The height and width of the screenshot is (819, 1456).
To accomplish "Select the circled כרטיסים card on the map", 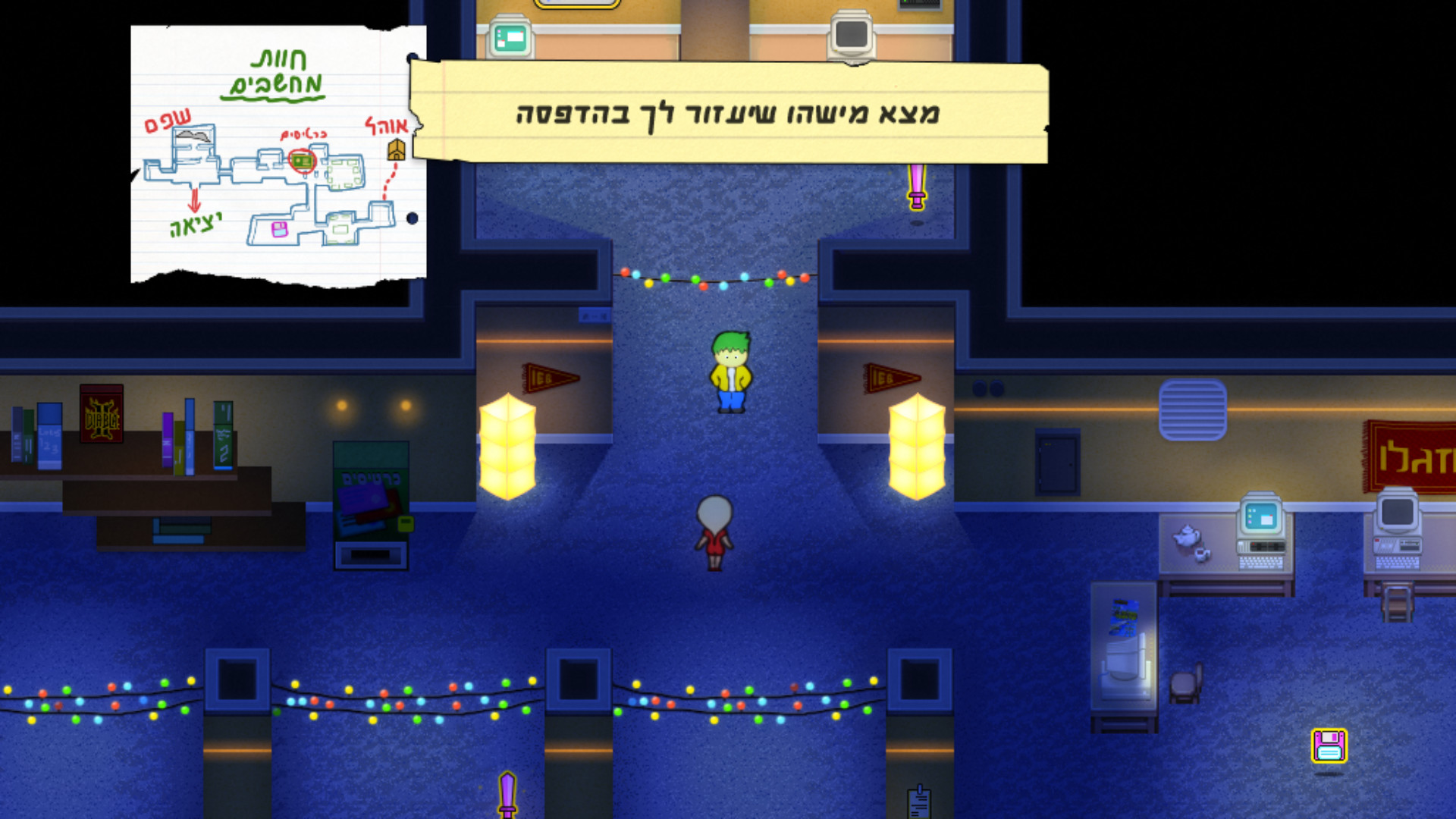I will (302, 159).
